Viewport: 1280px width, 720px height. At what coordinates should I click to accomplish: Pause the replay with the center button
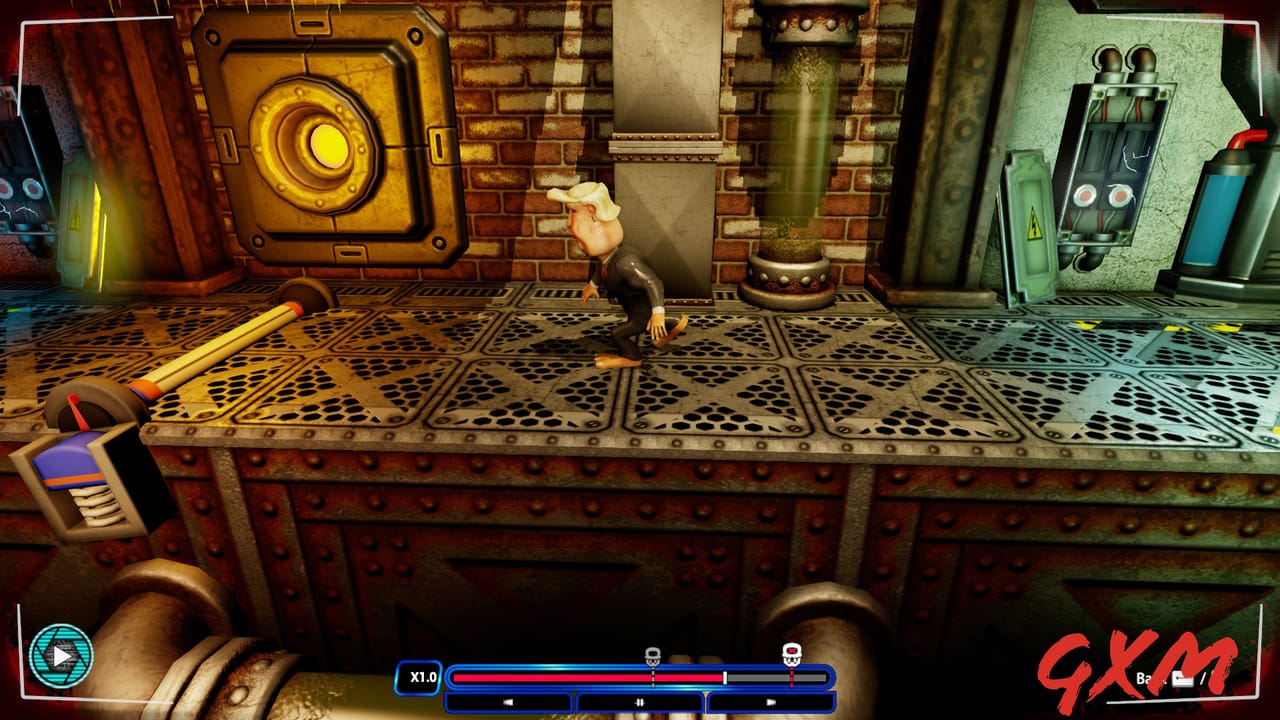click(x=640, y=702)
